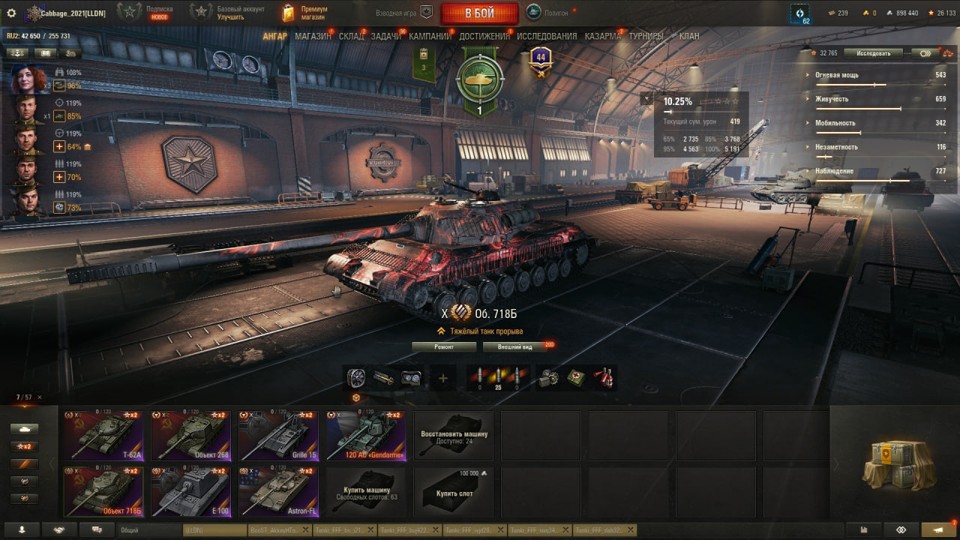Open the Внешний вид exterior customization

pyautogui.click(x=514, y=347)
